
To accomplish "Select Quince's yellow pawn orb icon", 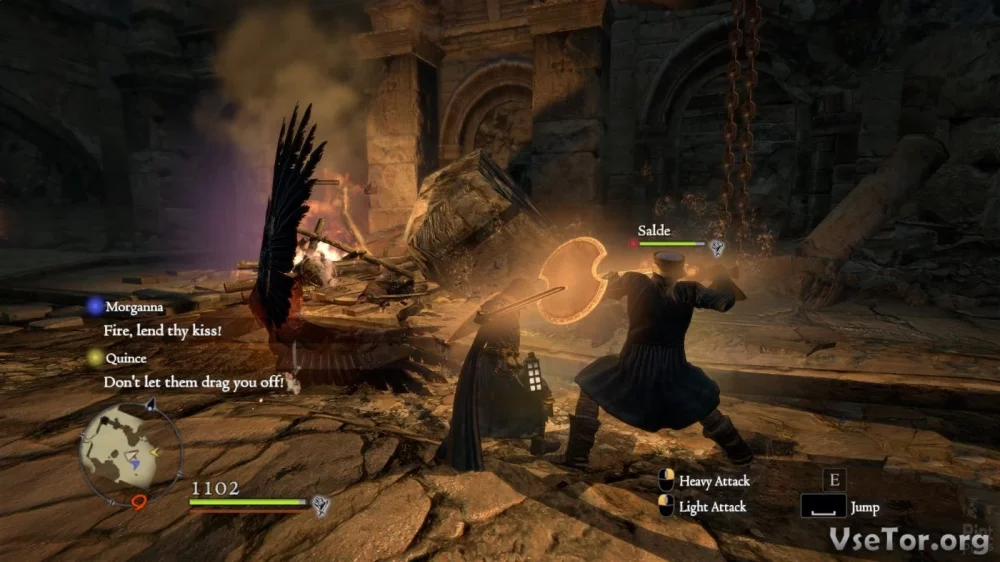I will point(94,357).
